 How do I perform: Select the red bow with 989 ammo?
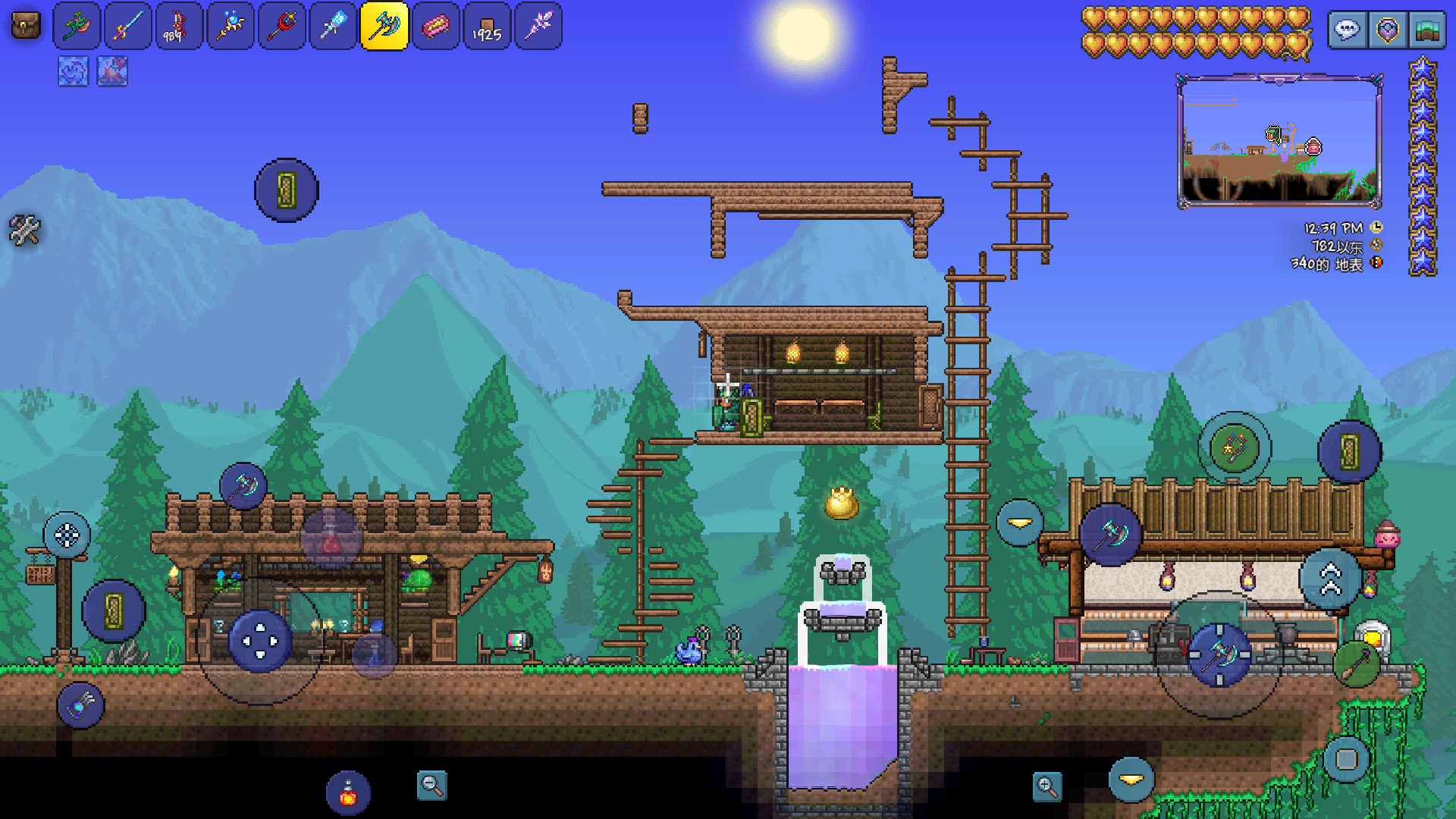click(x=179, y=27)
